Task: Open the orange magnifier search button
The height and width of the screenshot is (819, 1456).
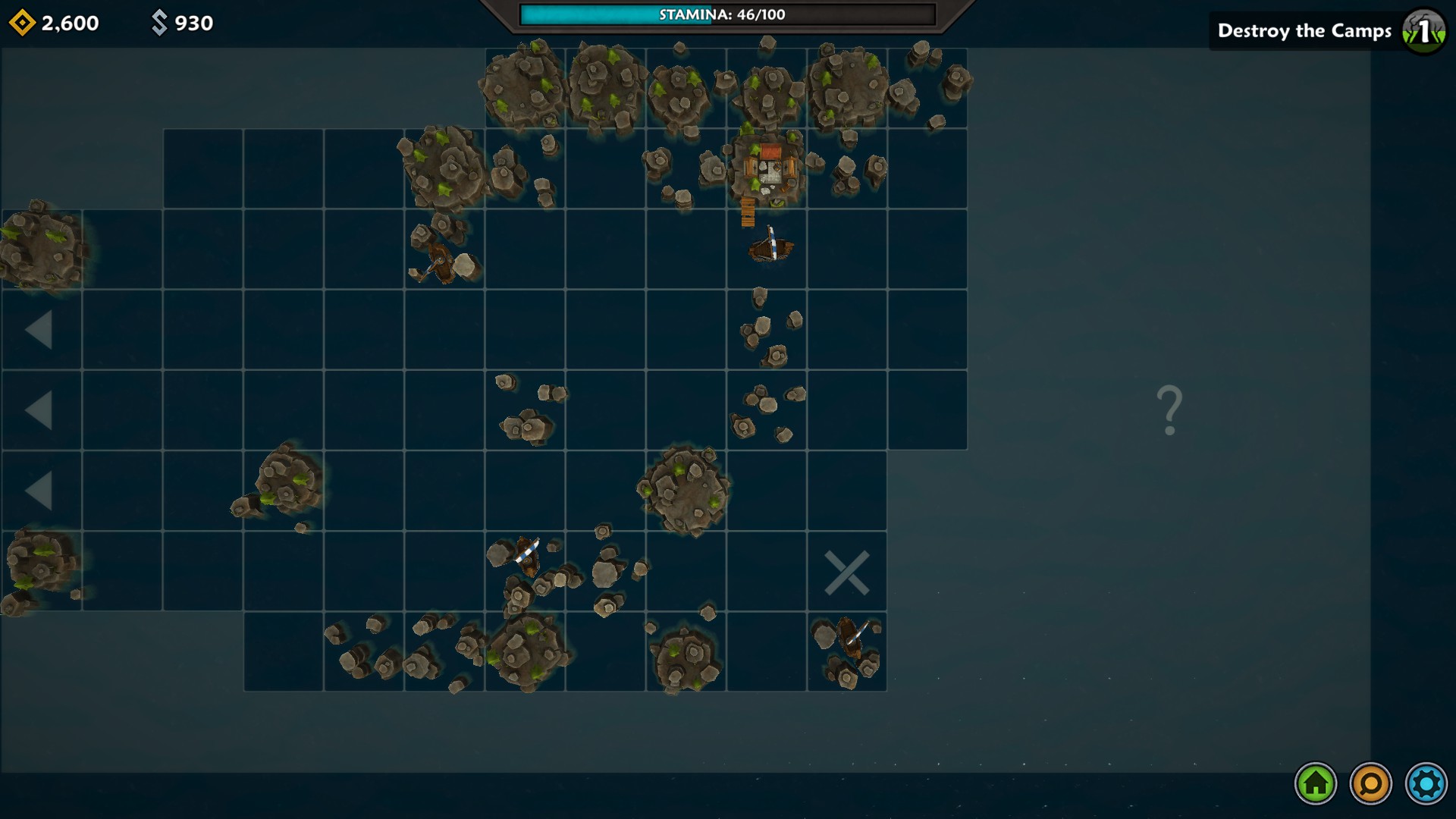Action: [1371, 783]
